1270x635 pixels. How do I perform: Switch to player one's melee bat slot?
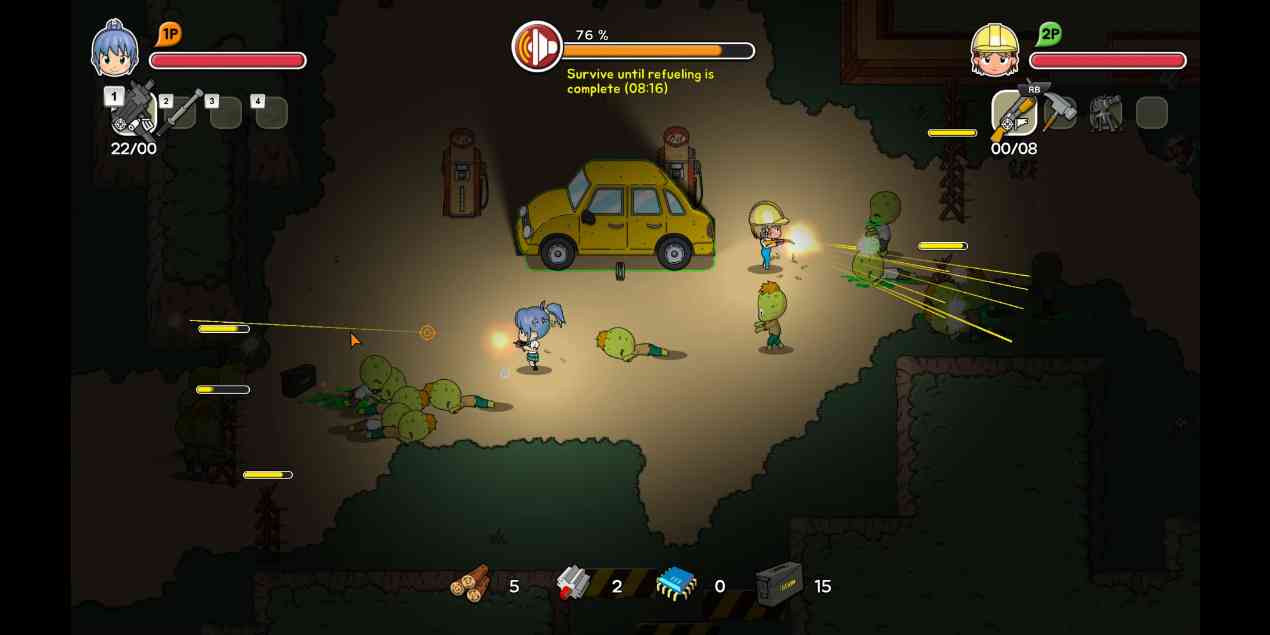(x=181, y=111)
